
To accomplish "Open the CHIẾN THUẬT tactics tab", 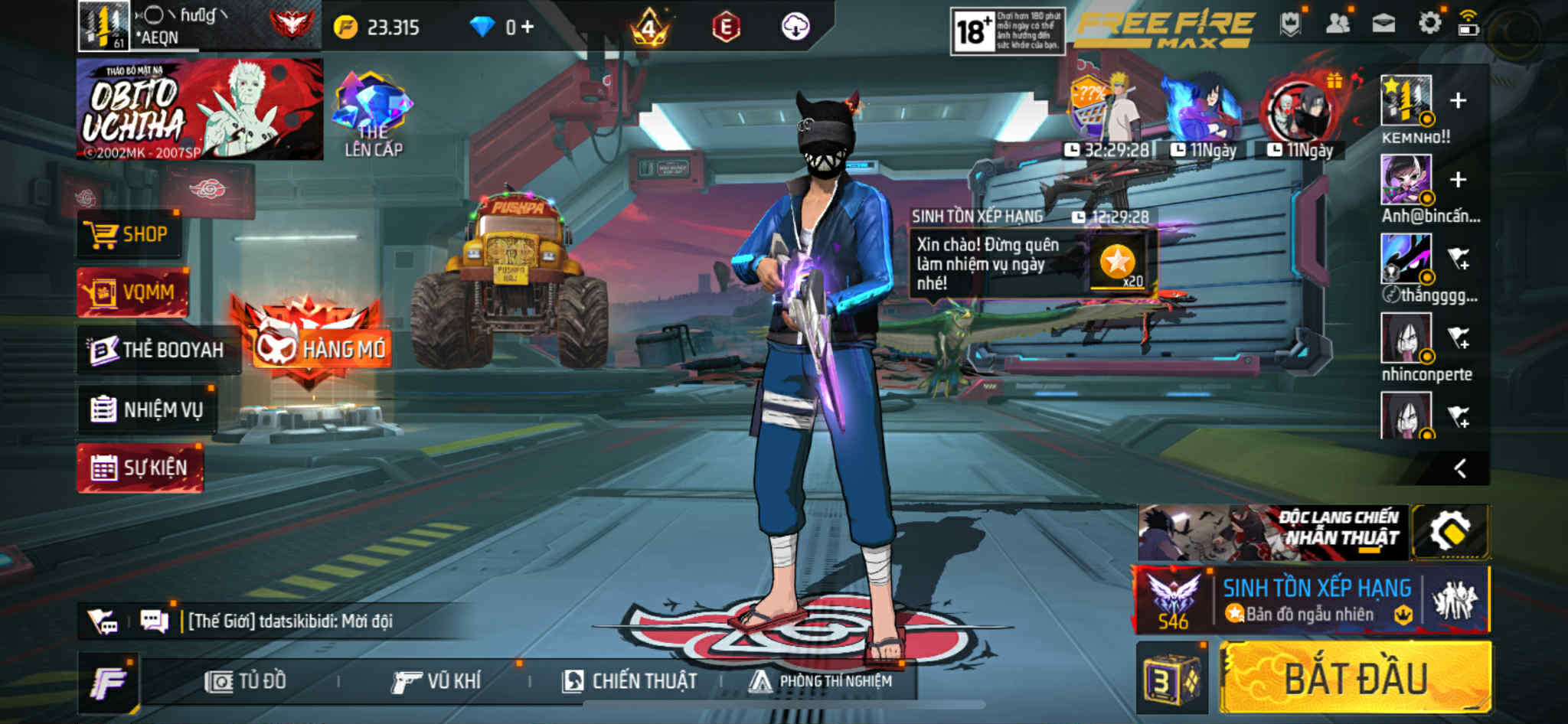I will coord(629,681).
